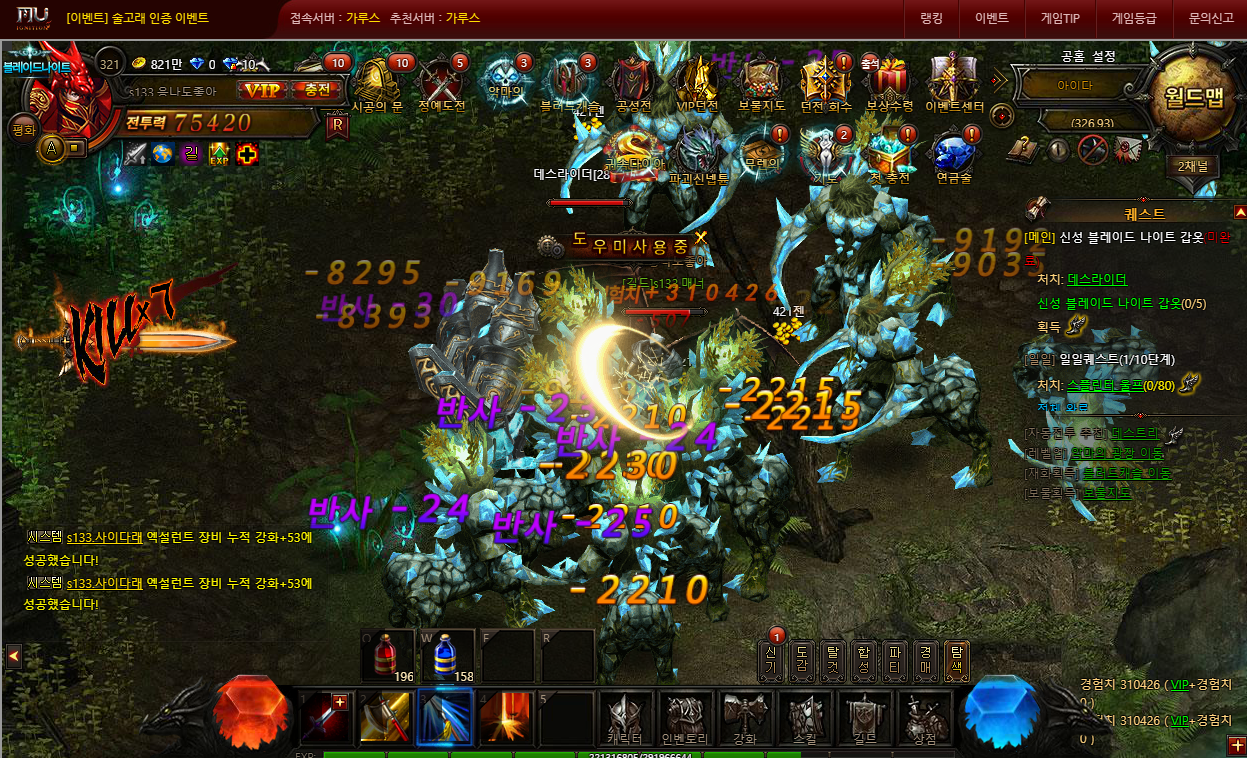Open 랭킹 in the top menu bar
1247x758 pixels.
[931, 18]
